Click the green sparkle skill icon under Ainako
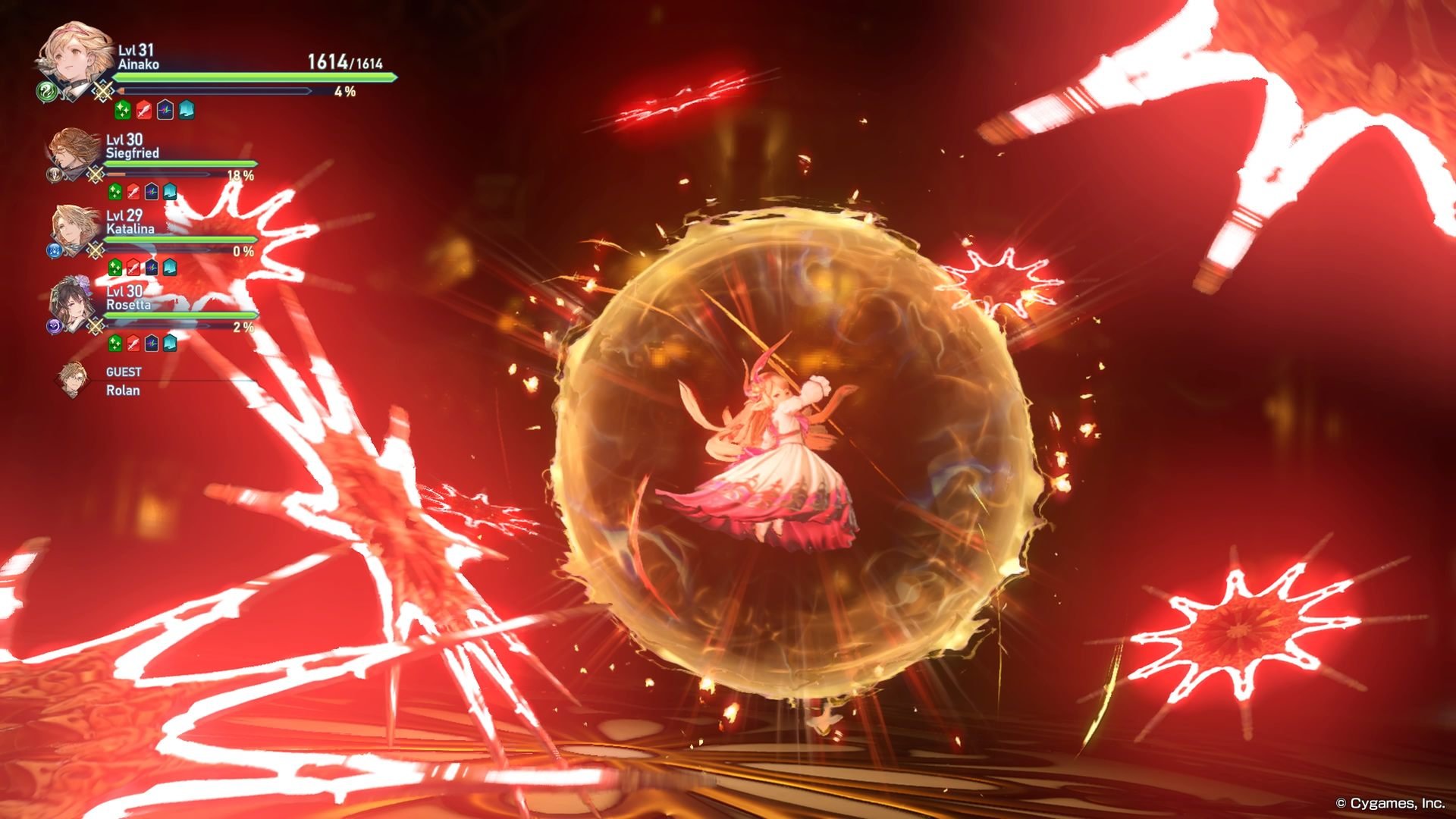The width and height of the screenshot is (1456, 819). coord(121,108)
